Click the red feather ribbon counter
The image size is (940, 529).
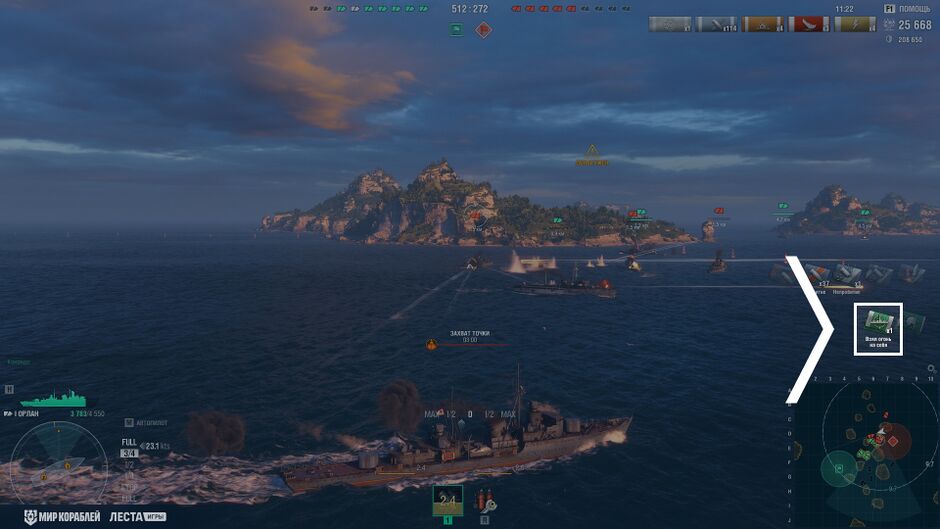[x=806, y=24]
